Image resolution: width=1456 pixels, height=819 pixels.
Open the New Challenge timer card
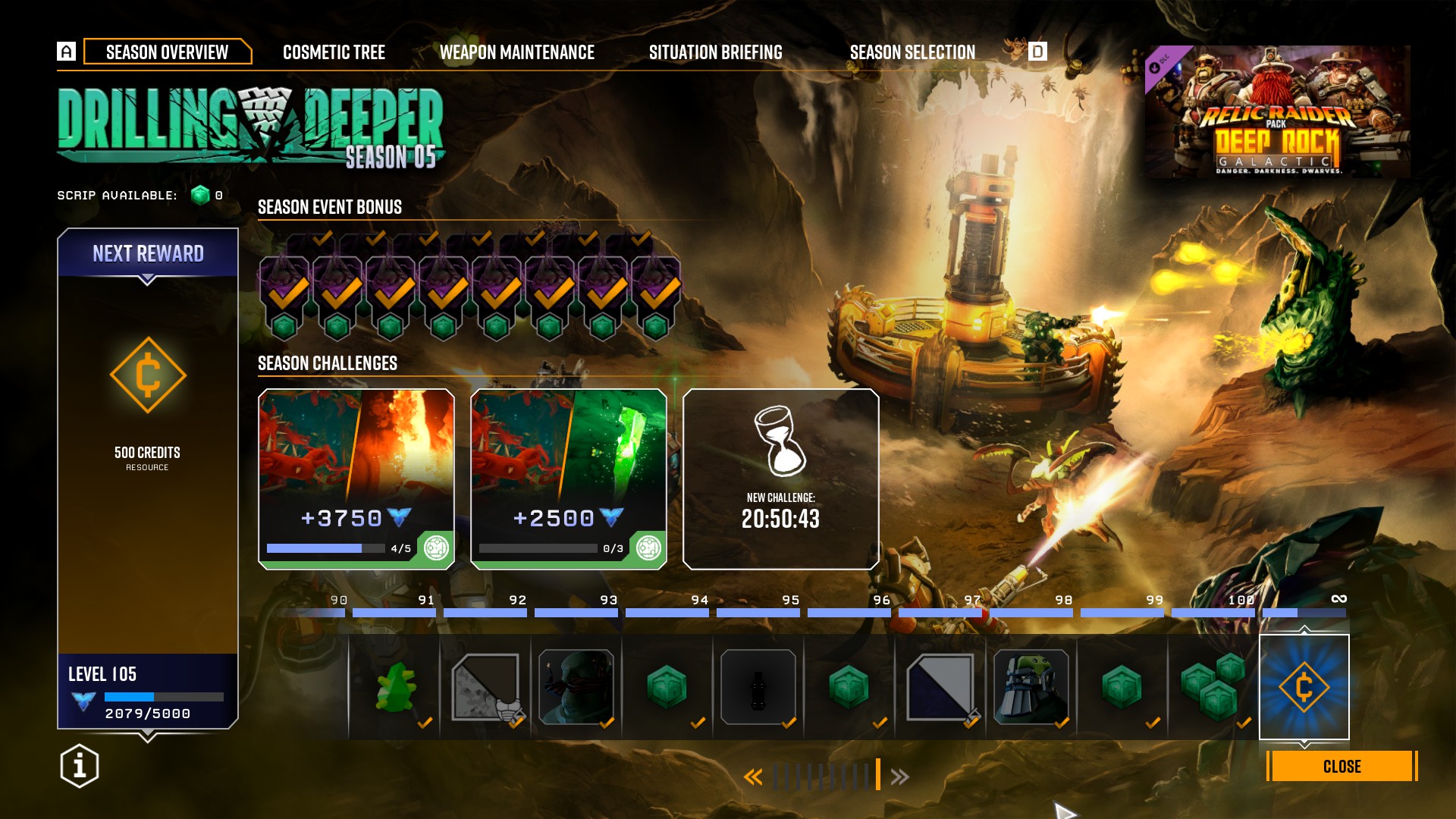[780, 479]
